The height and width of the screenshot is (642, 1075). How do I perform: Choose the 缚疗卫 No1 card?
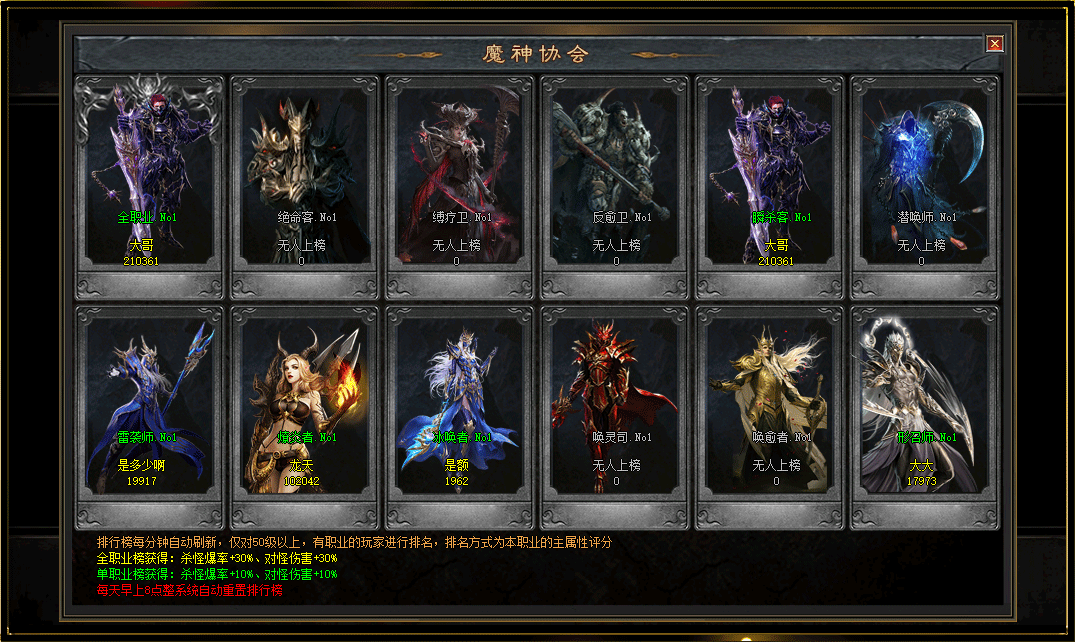(x=460, y=180)
